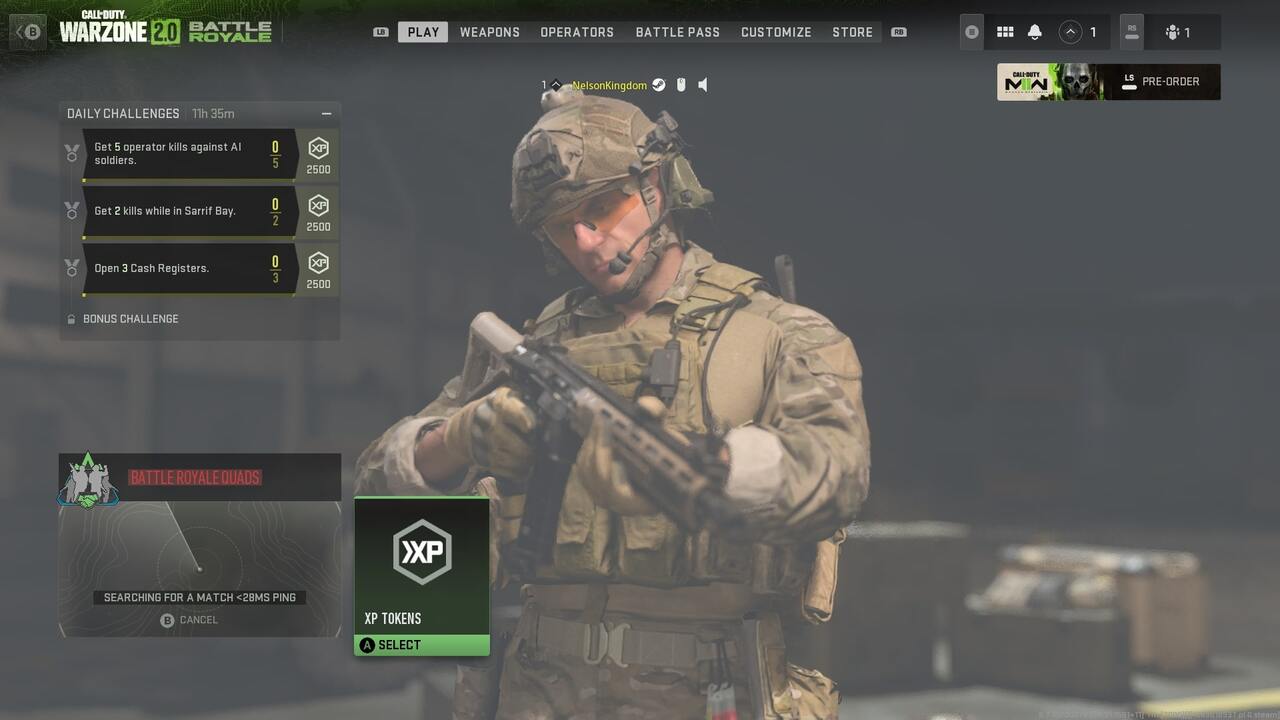Click the 2500 XP reward icon for cash registers challenge

point(318,263)
